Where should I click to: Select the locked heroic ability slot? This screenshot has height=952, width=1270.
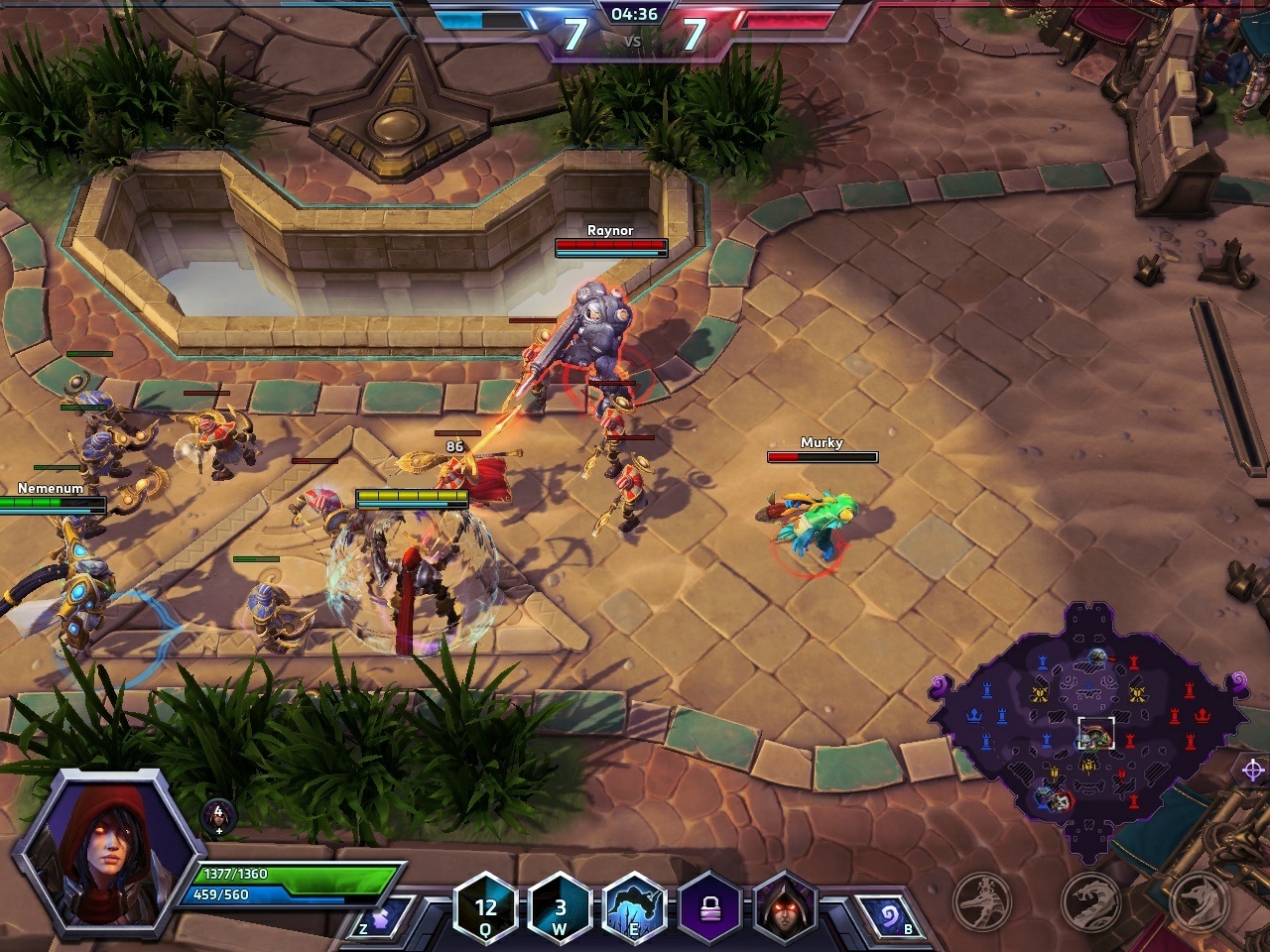click(709, 907)
